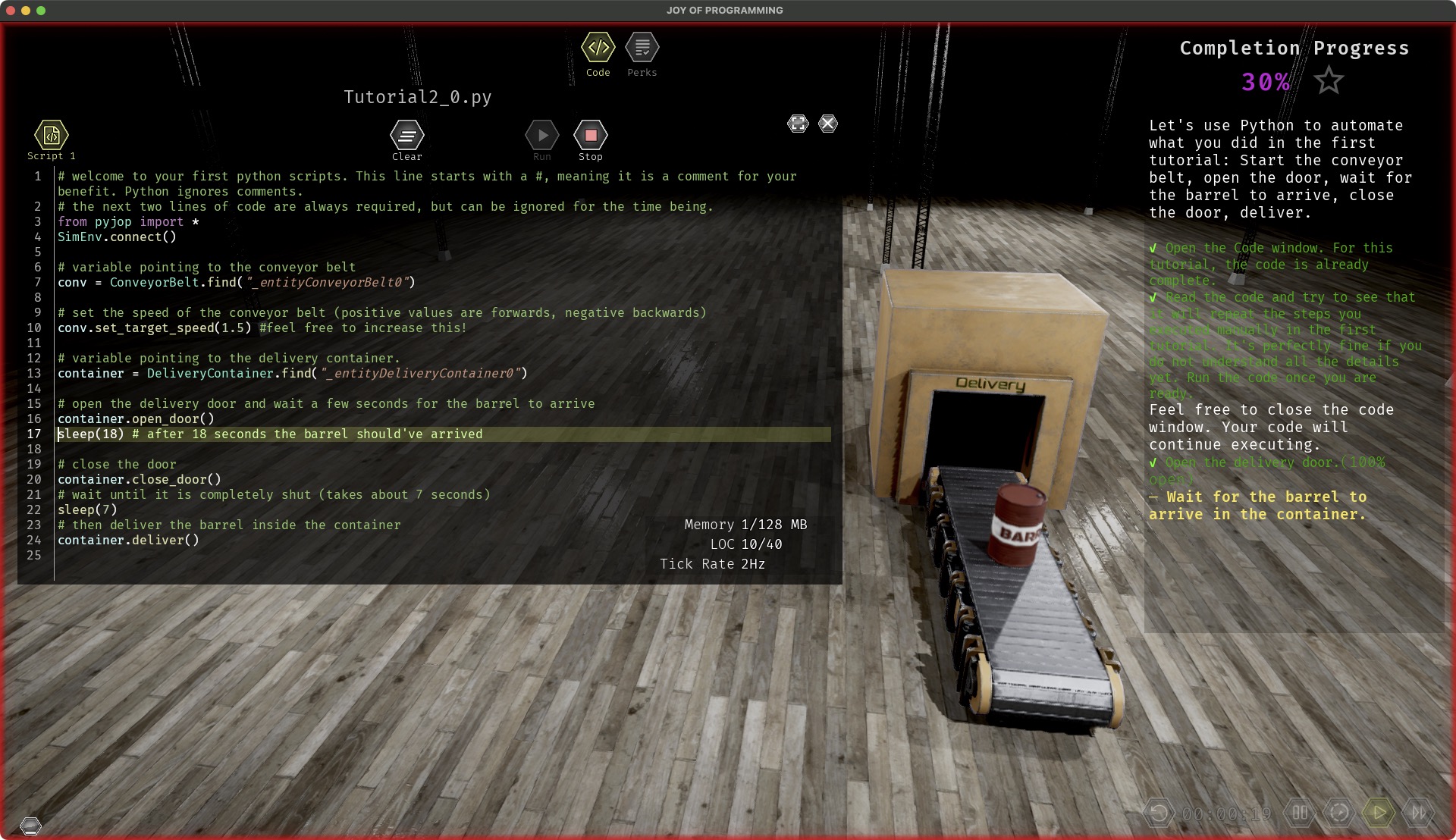Image resolution: width=1456 pixels, height=840 pixels.
Task: Pause the simulation playback
Action: (1300, 810)
